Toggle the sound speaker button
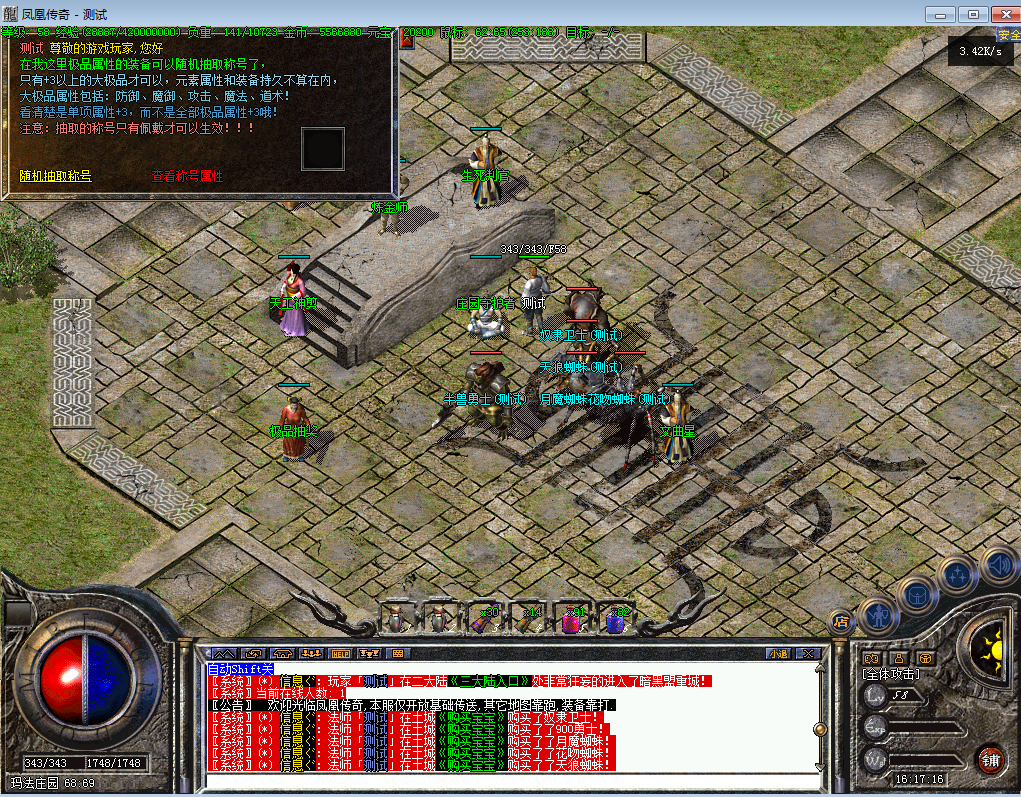 click(x=998, y=564)
